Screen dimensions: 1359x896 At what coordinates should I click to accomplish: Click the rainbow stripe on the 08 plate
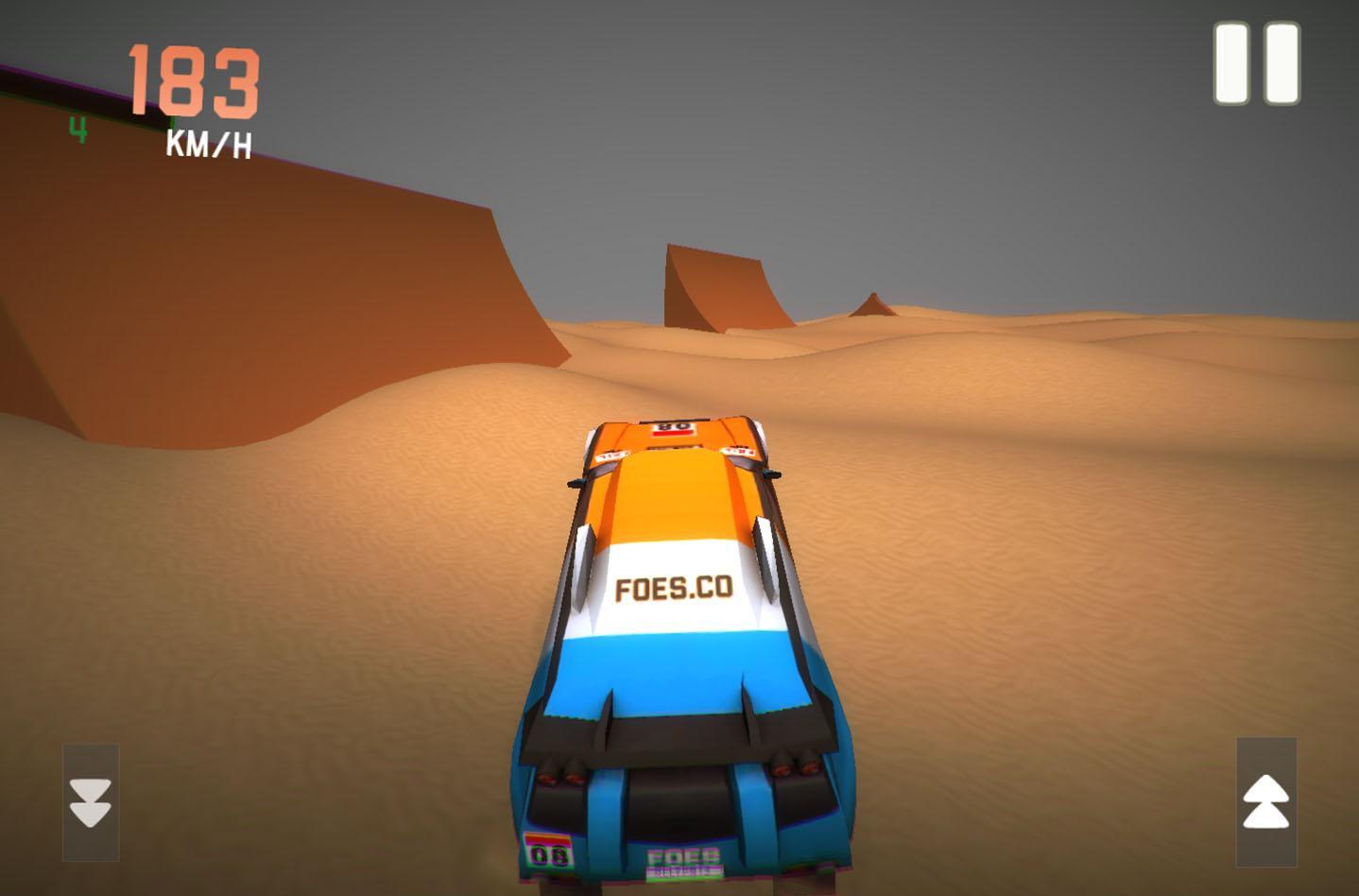point(546,838)
